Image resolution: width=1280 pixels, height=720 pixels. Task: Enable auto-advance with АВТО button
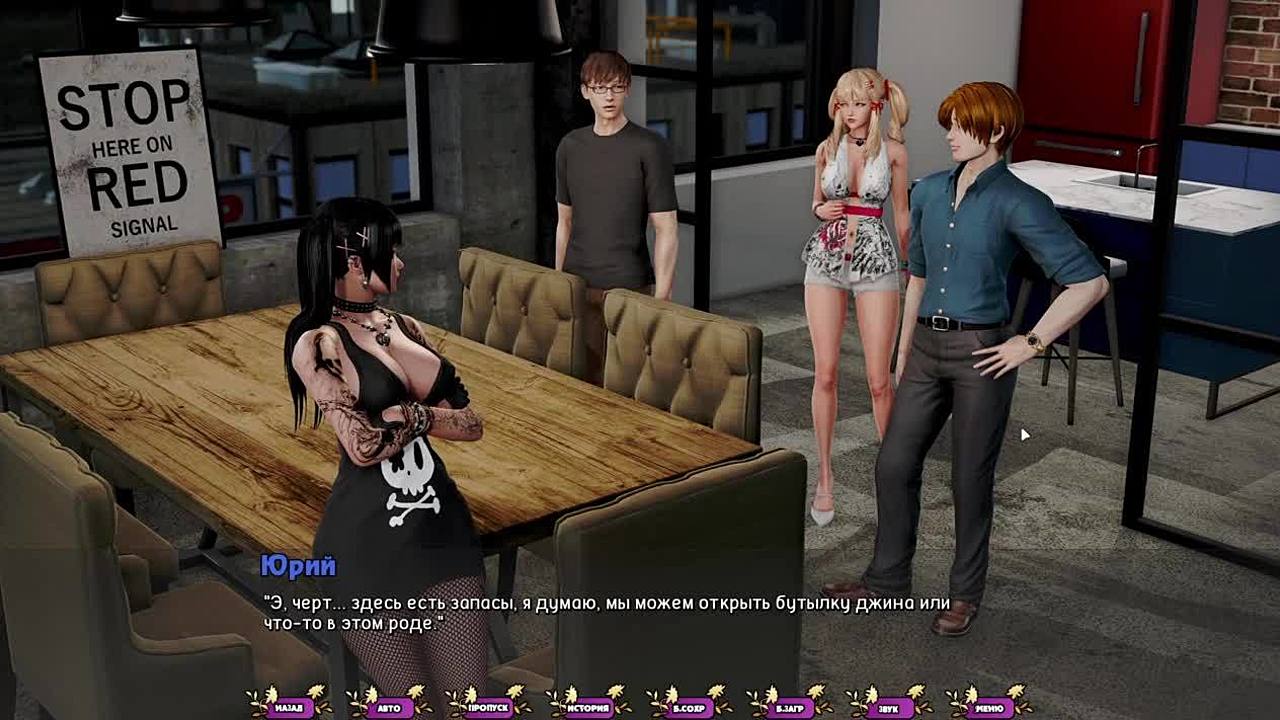tap(389, 707)
